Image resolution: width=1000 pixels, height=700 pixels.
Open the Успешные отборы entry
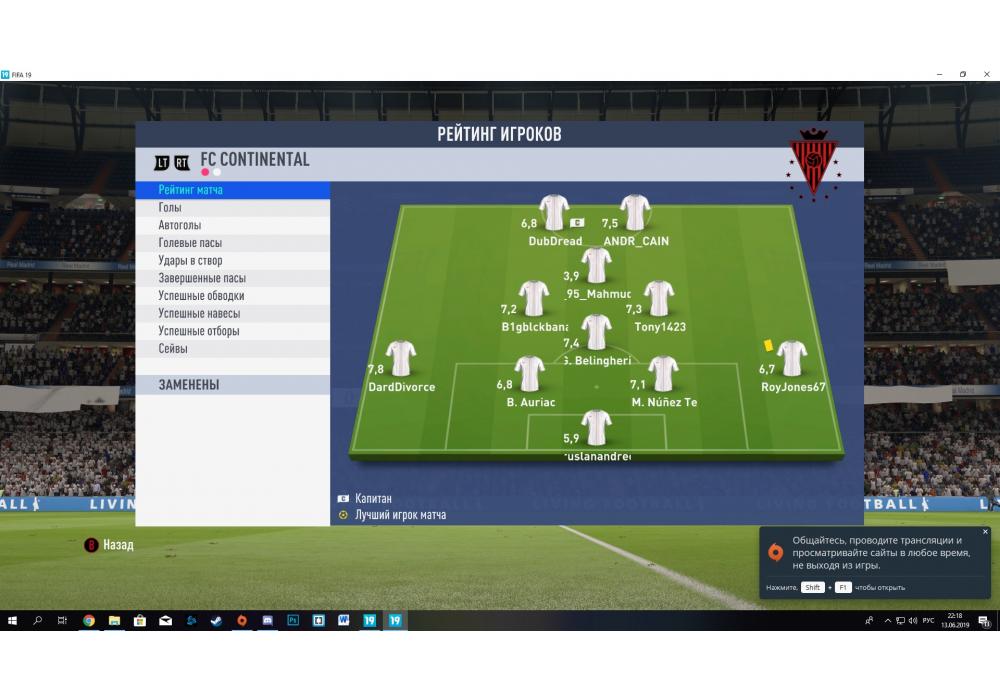(198, 331)
